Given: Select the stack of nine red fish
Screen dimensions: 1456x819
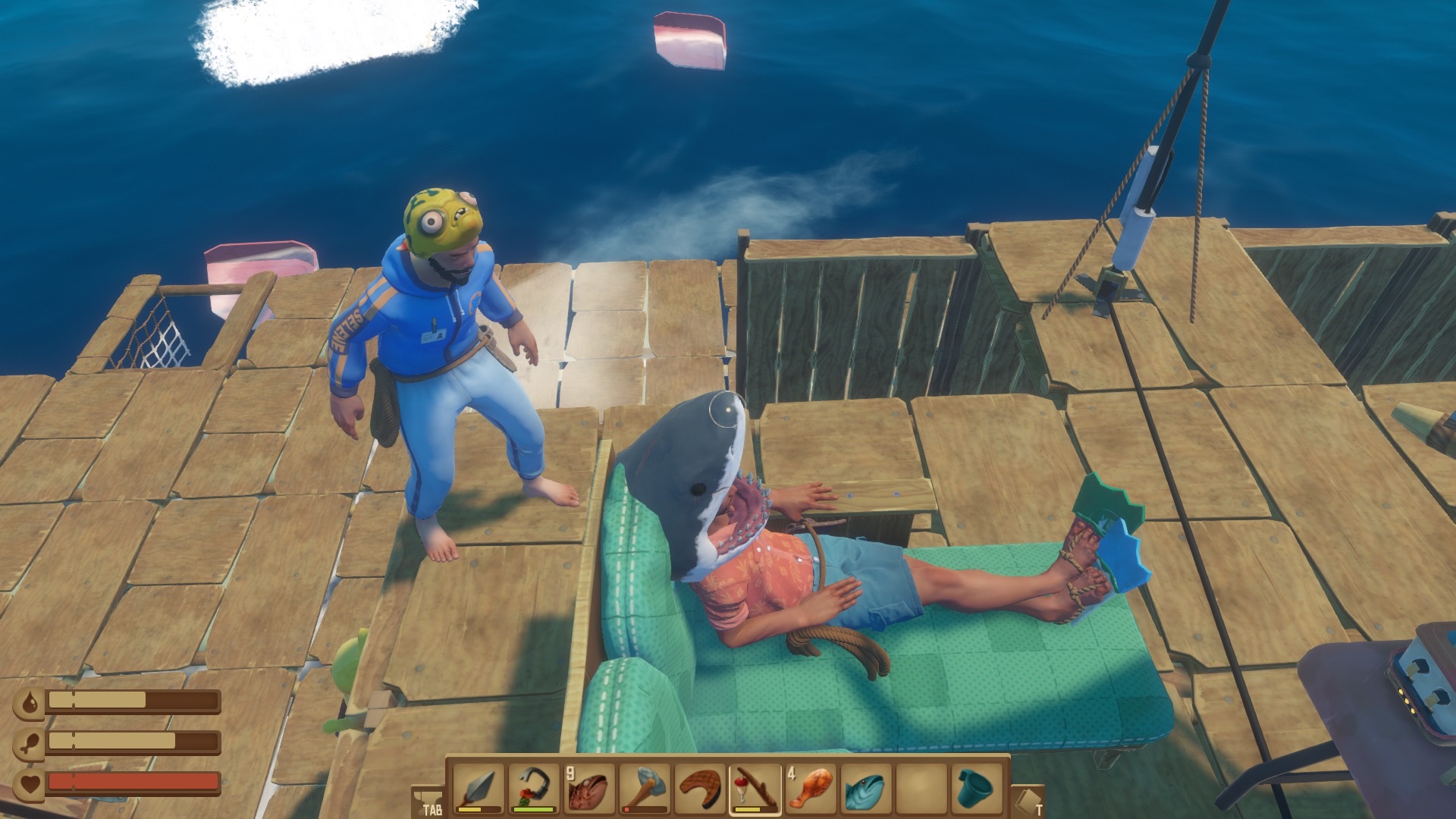Looking at the screenshot, I should click(x=588, y=788).
